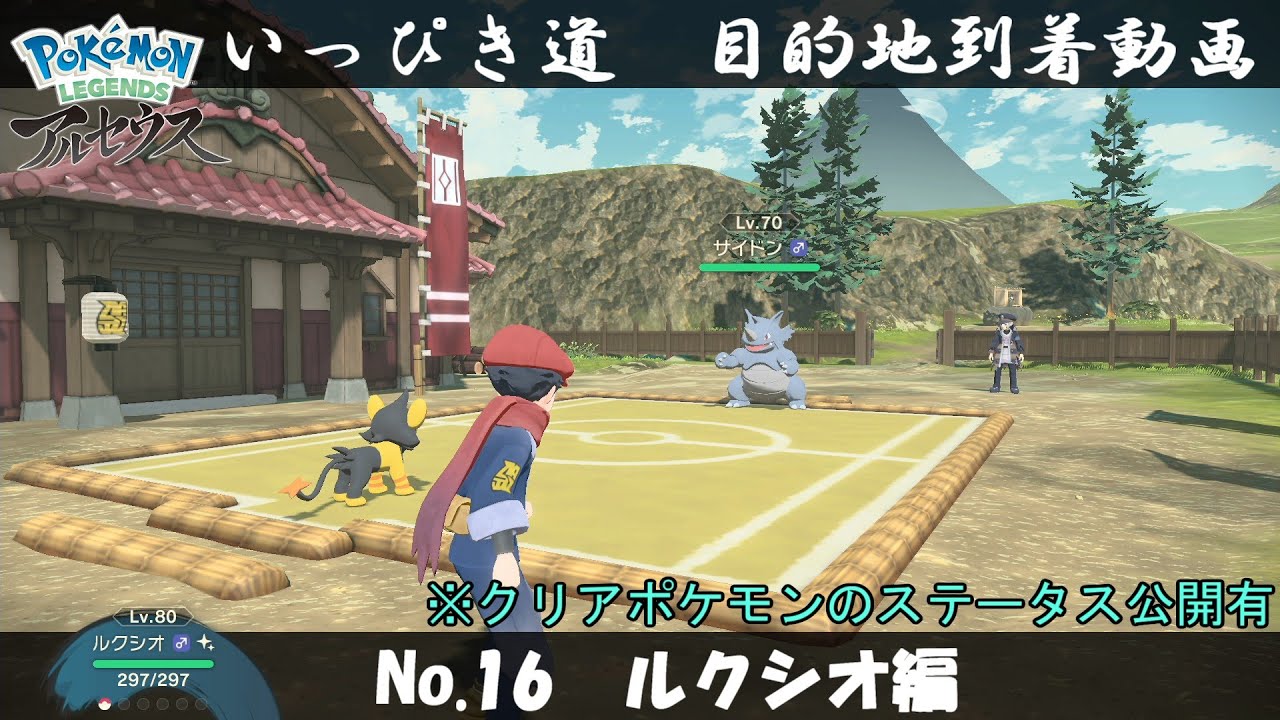Click the male gender icon beside ザイドン
Screen dimensions: 1280x720
pos(798,247)
